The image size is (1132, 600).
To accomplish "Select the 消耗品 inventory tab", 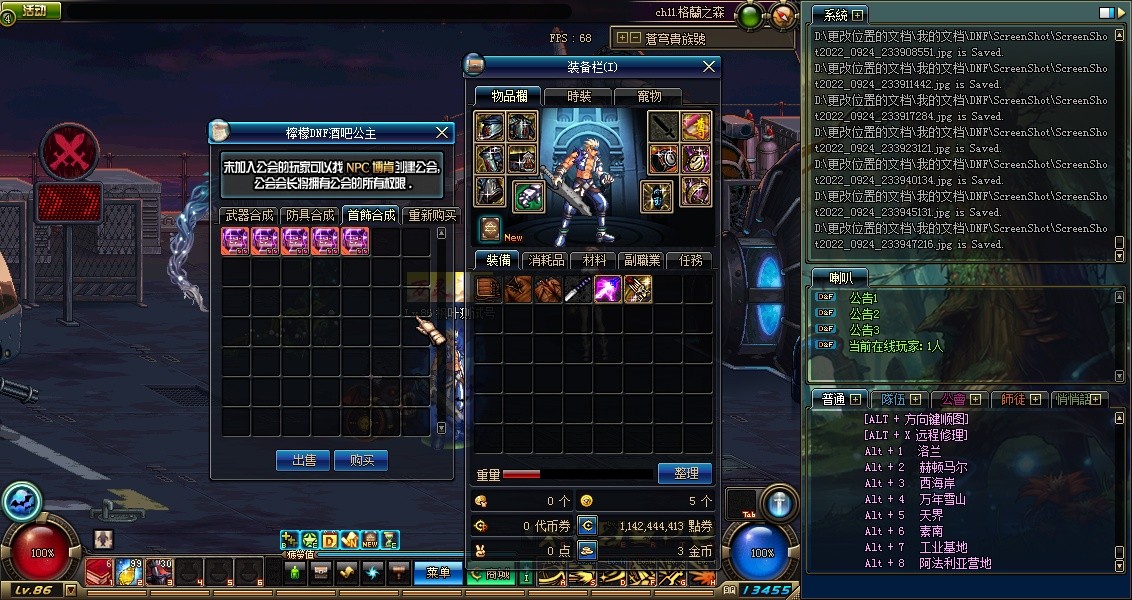I will [546, 260].
